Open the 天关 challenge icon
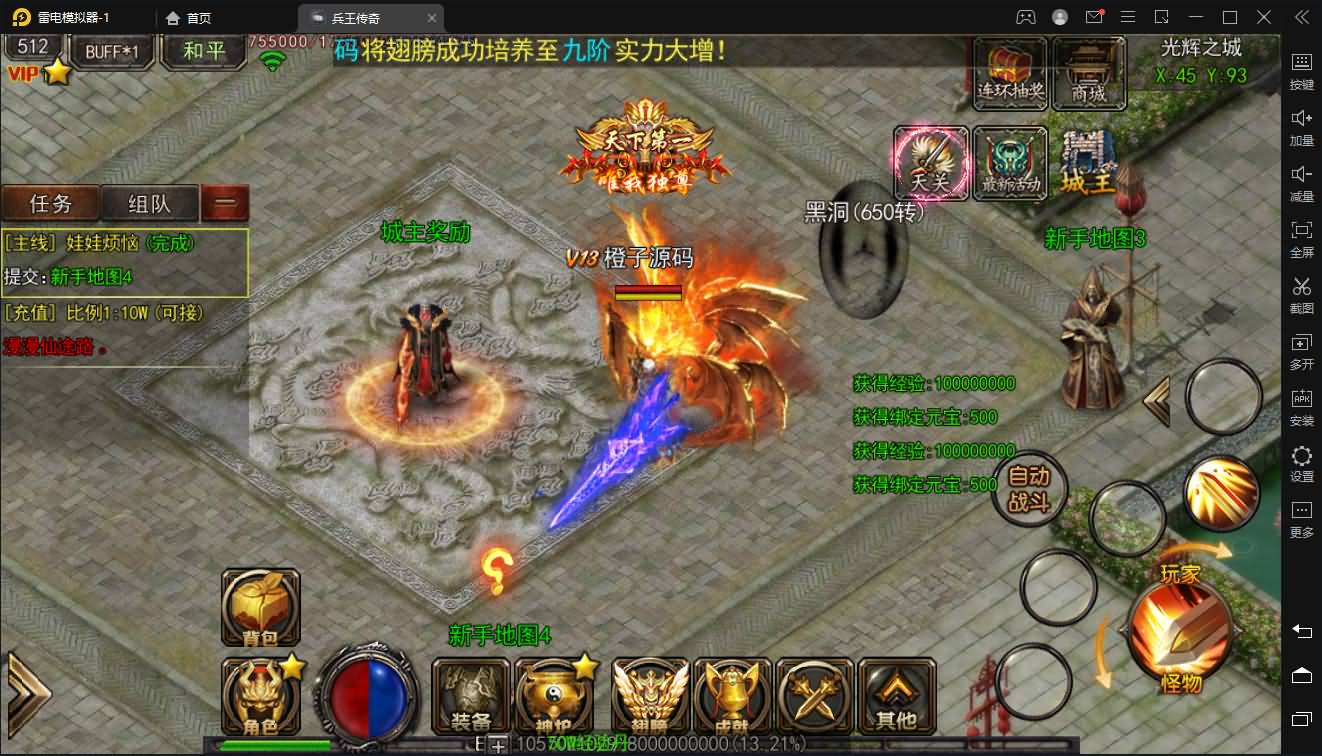The image size is (1322, 756). 930,163
